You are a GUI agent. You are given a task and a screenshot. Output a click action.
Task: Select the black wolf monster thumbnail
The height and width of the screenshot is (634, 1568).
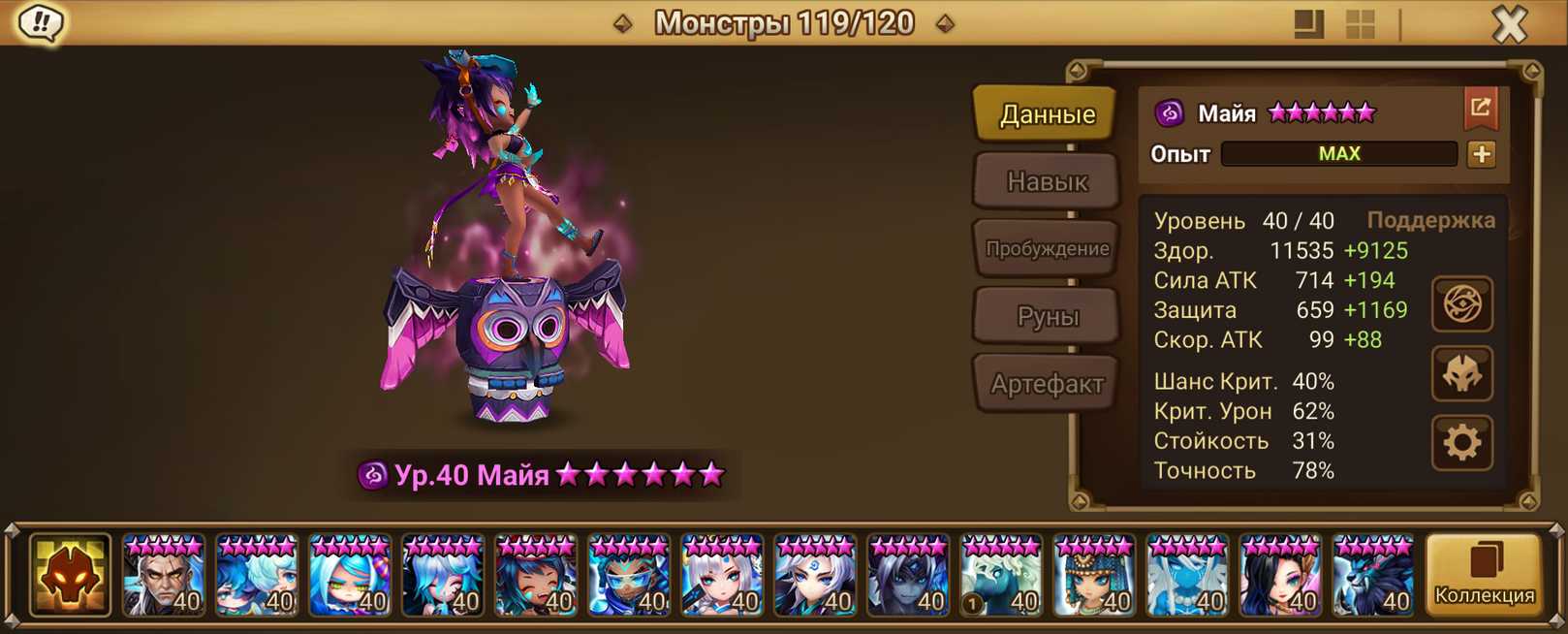[1372, 577]
